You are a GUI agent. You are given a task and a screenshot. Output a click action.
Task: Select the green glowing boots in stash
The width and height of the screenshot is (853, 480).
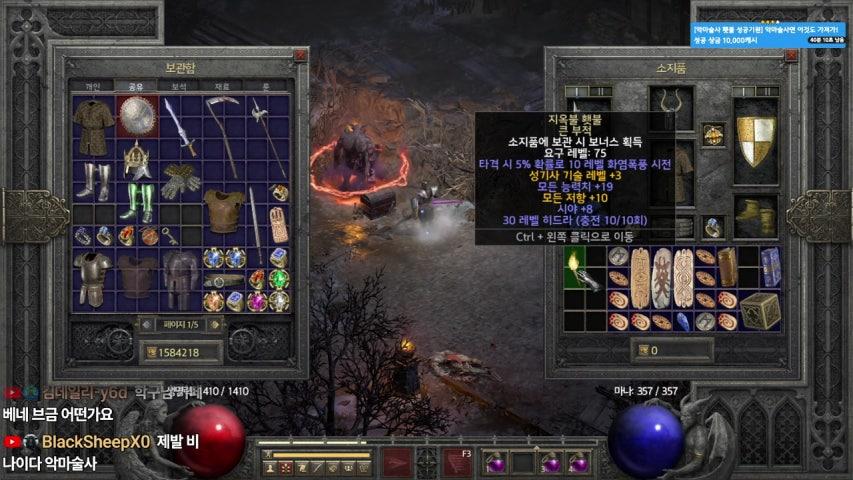(x=136, y=201)
